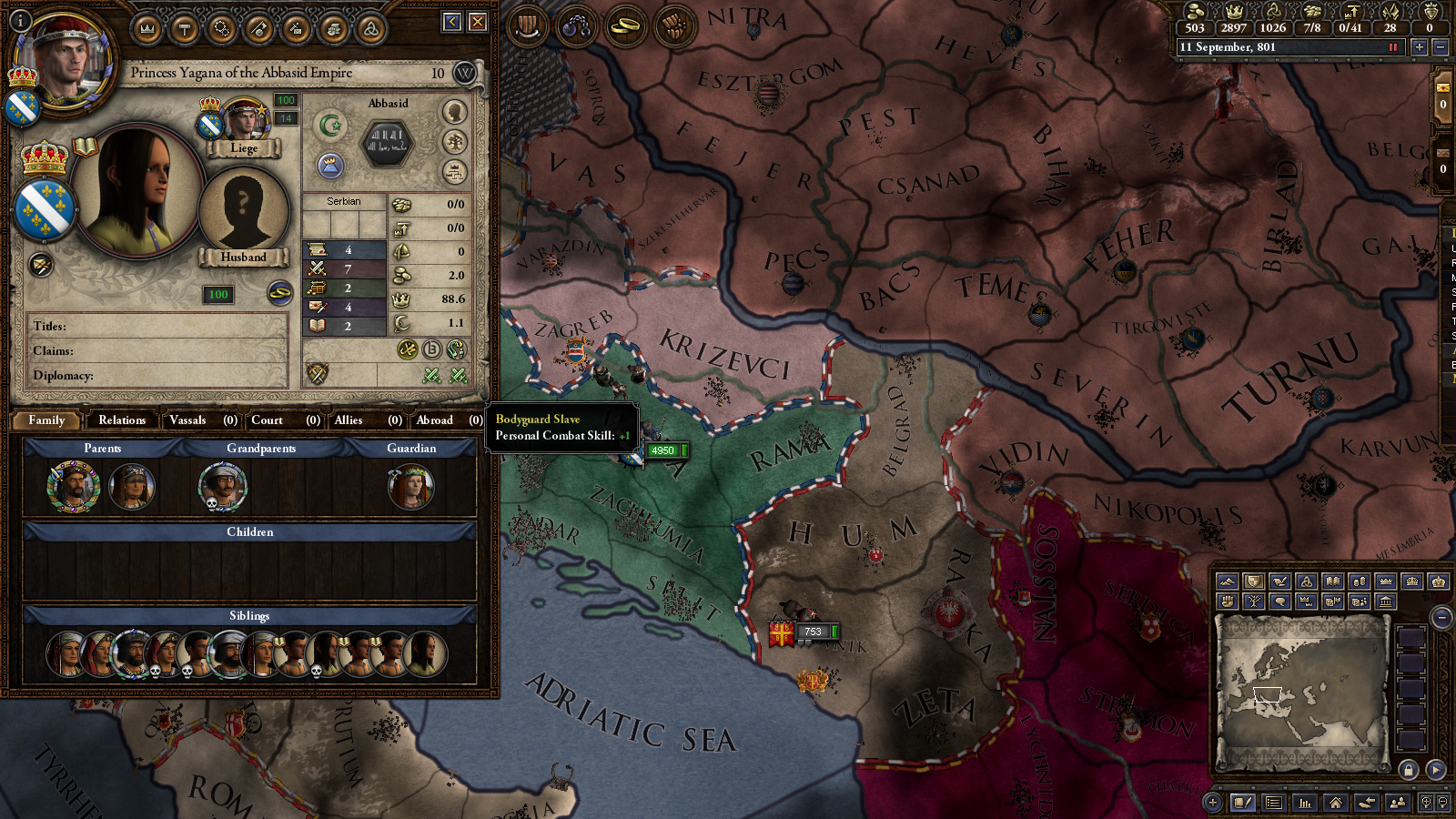Open the Wikipedia W link for Princess Yagana
This screenshot has height=819, width=1456.
(x=465, y=73)
